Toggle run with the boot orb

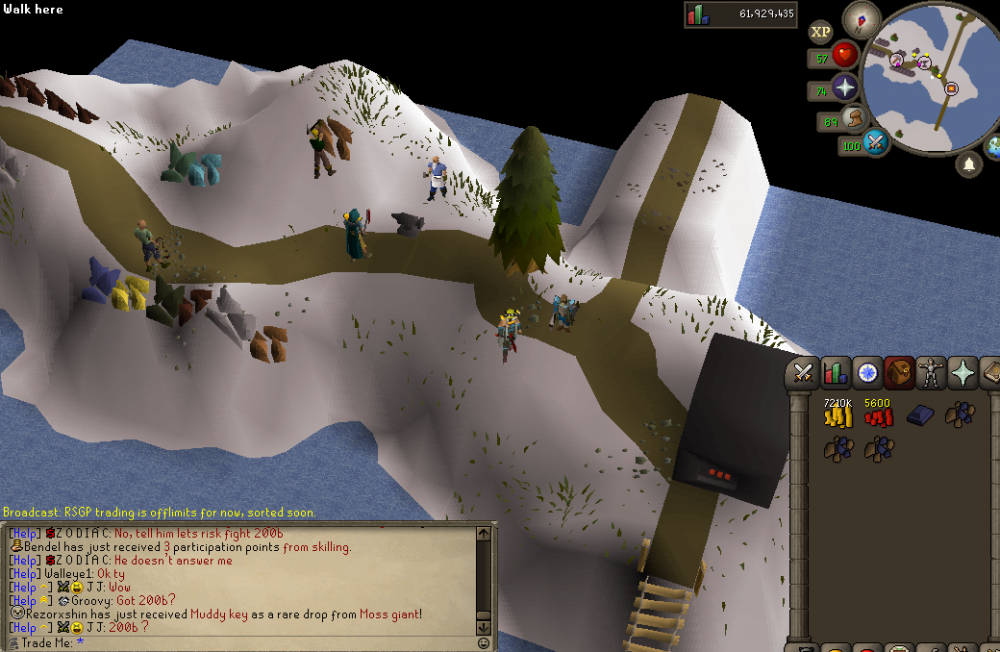(x=855, y=120)
